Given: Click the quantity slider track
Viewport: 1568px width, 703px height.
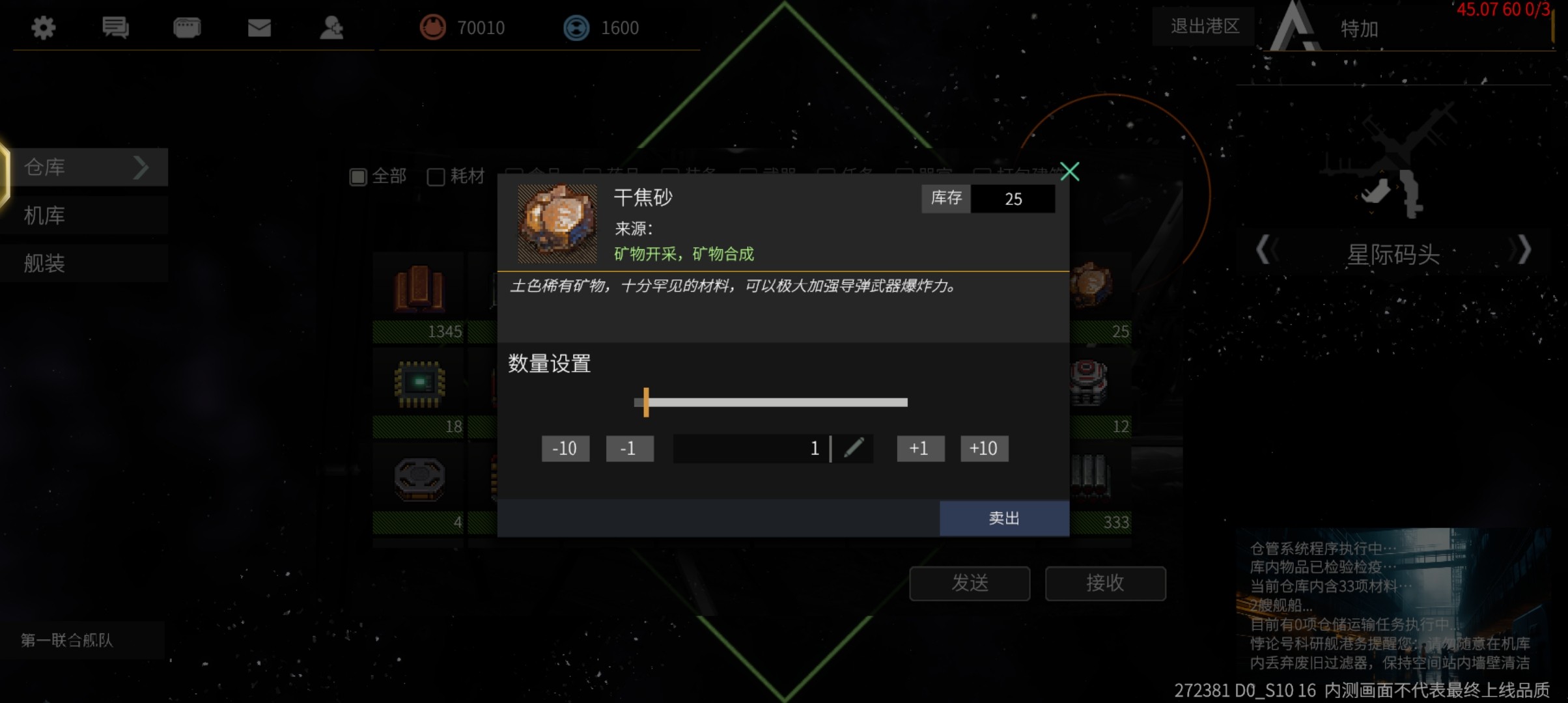Looking at the screenshot, I should point(775,402).
